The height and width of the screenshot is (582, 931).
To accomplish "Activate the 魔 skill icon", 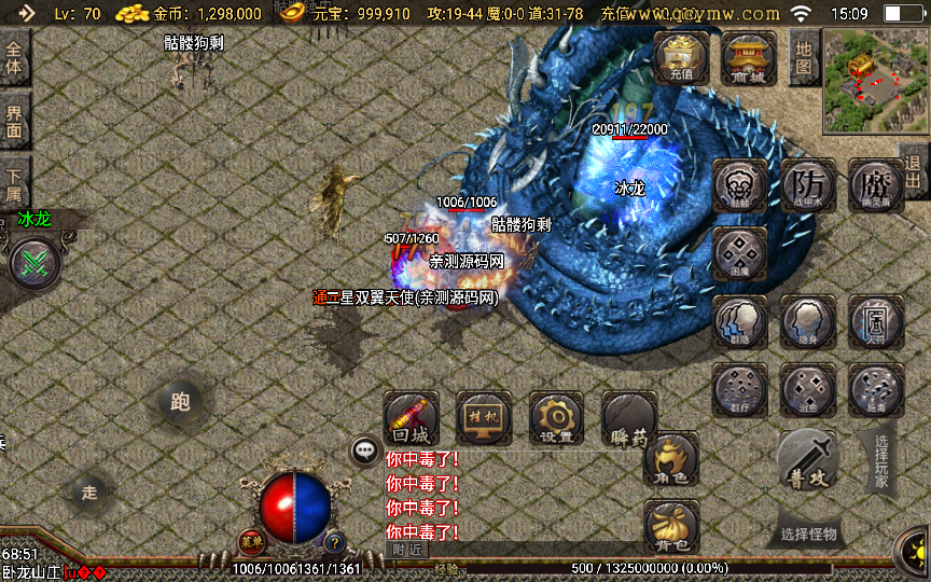I will click(x=876, y=185).
